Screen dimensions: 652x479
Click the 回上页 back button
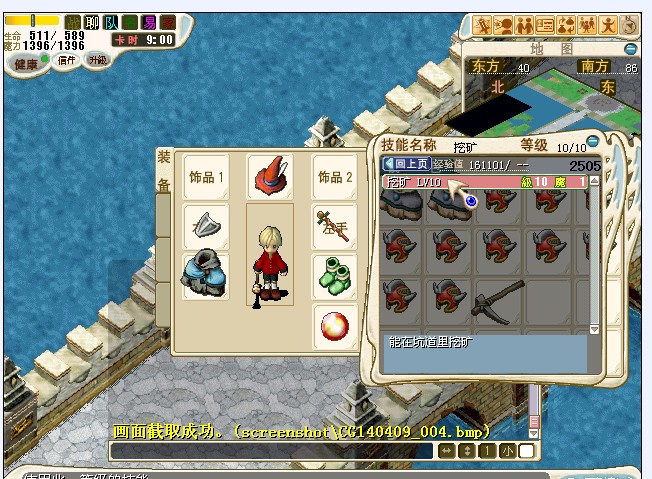pyautogui.click(x=408, y=164)
